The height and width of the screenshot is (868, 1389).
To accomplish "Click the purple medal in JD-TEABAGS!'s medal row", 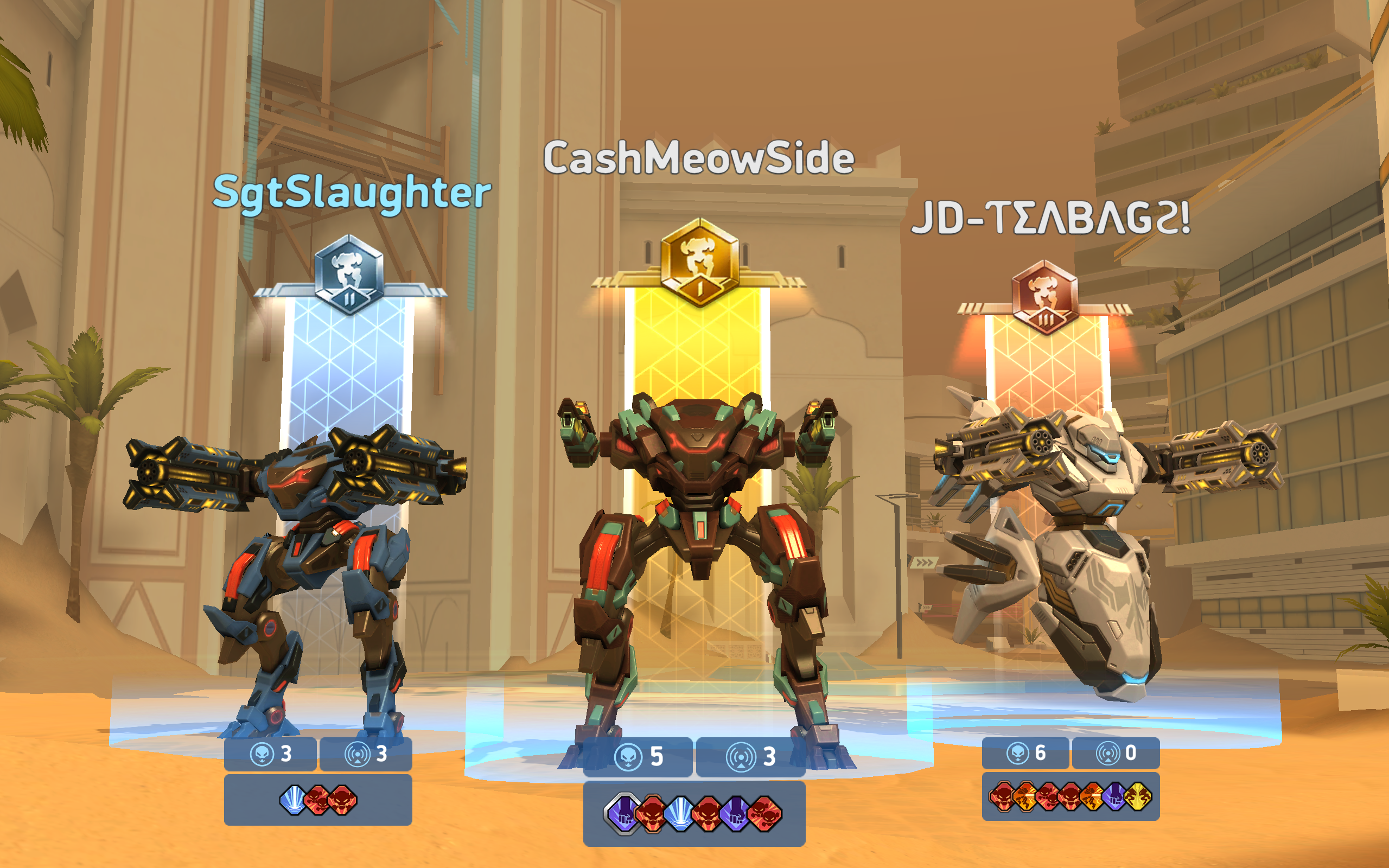I will (1117, 797).
